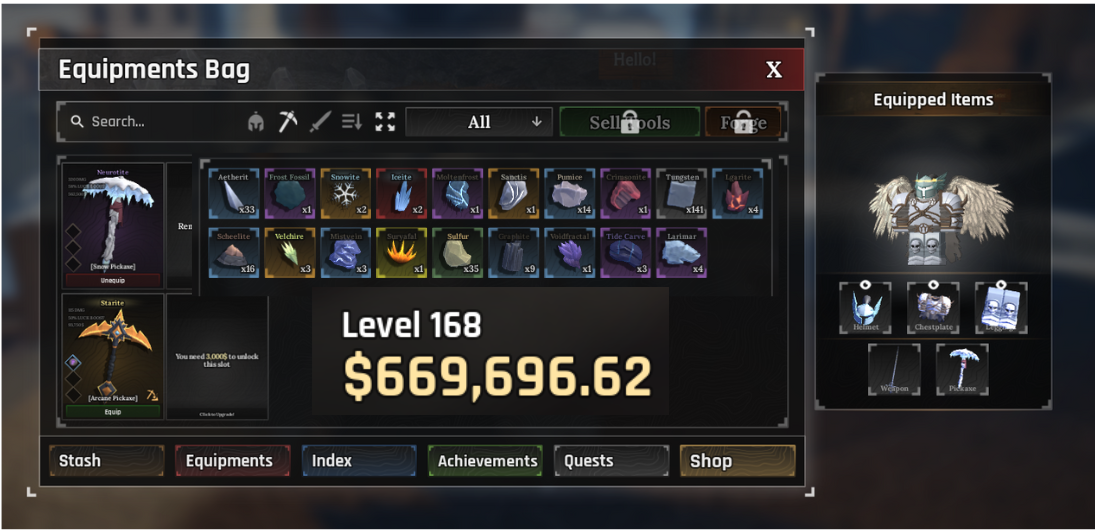Open the Shop tab
Screen dimensions: 1095x531
737,461
